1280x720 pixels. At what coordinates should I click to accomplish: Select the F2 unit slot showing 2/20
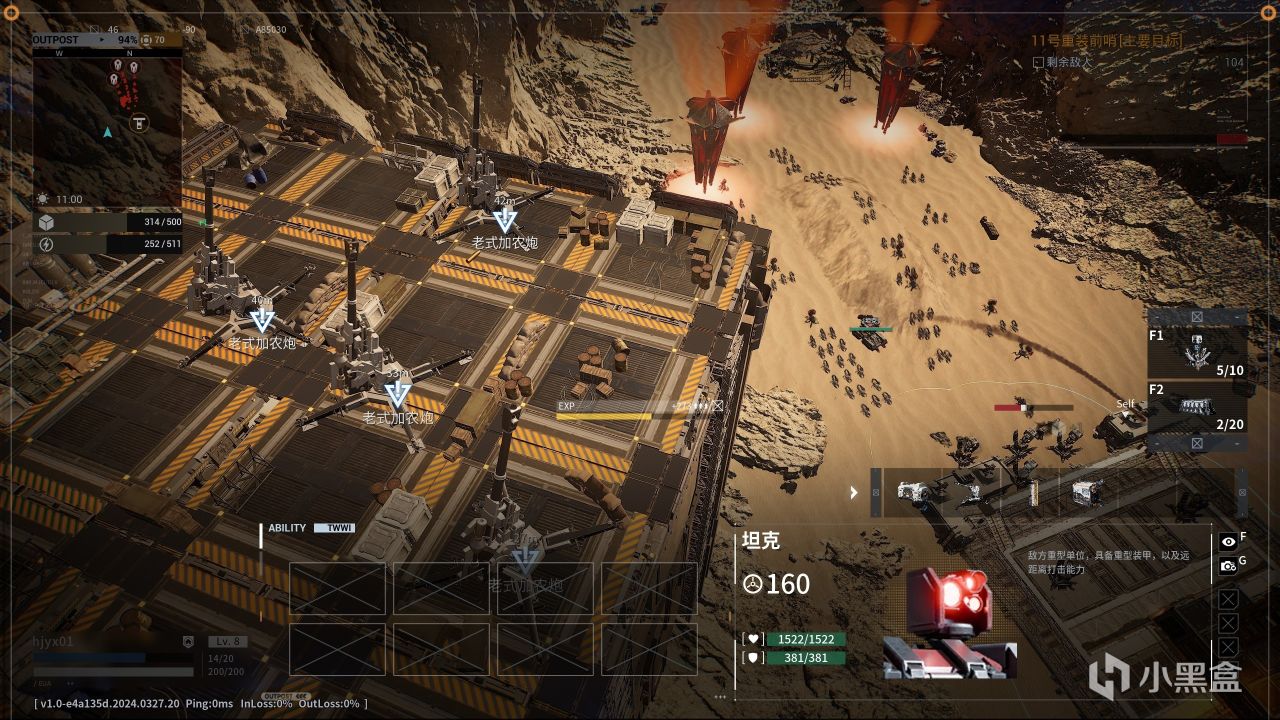(x=1197, y=409)
